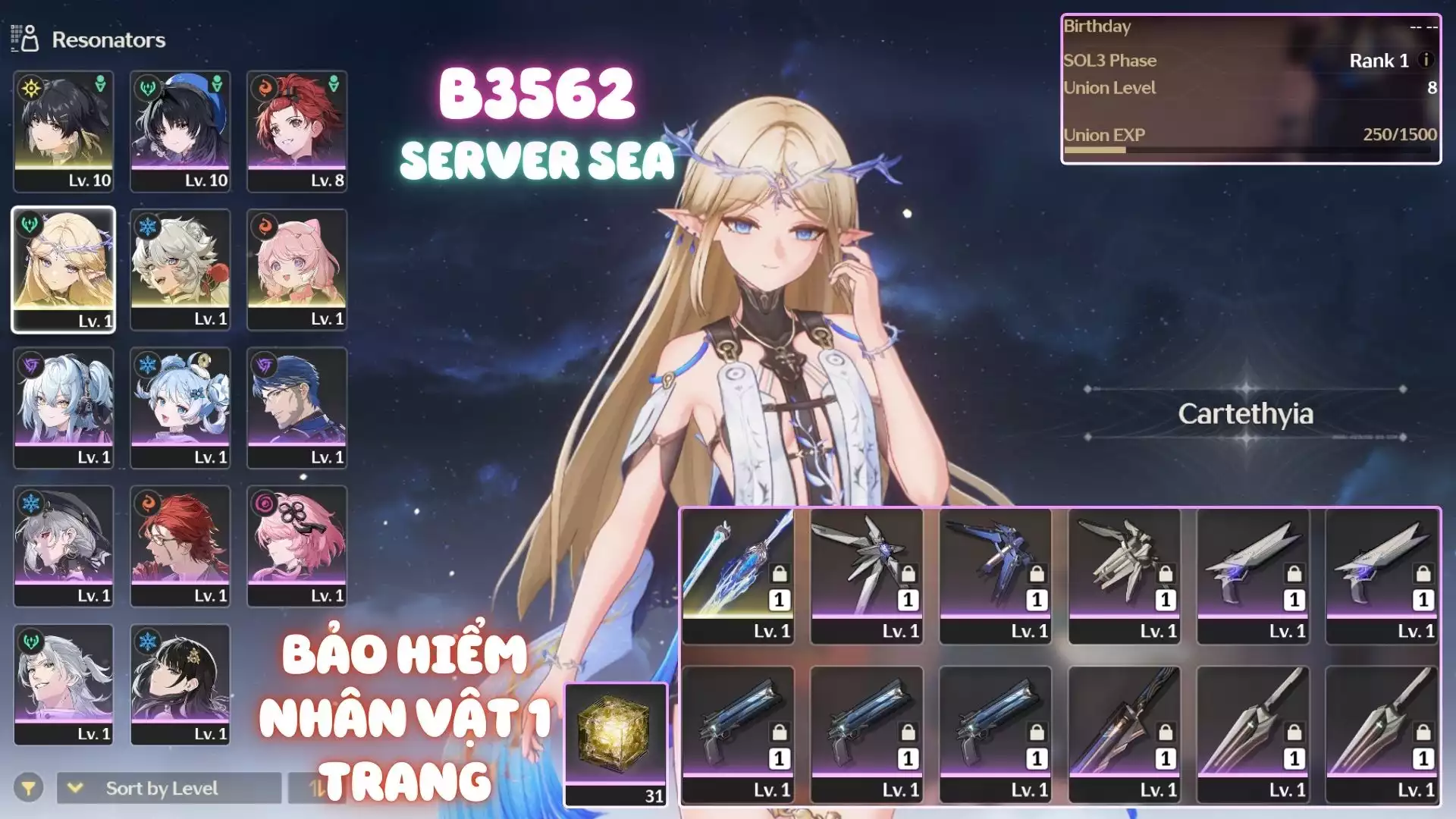Select the gold-rarity blue sword weapon
Viewport: 1456px width, 819px height.
point(738,576)
